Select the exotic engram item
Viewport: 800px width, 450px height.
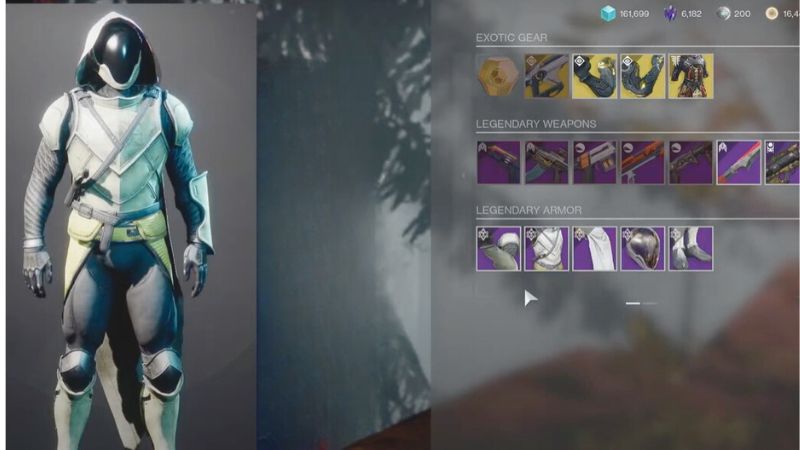[498, 76]
